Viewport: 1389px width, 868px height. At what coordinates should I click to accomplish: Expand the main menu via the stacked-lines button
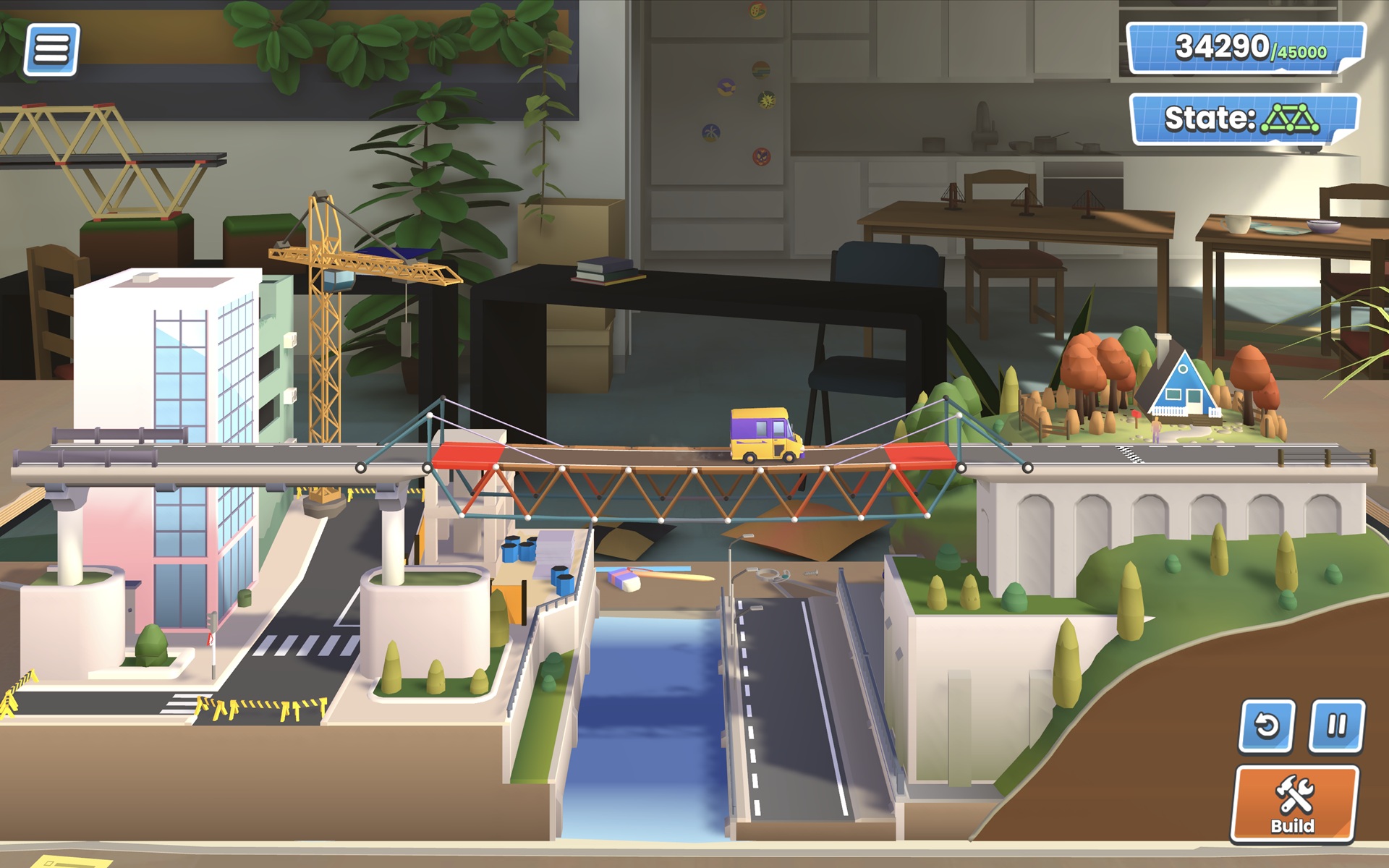pos(51,51)
